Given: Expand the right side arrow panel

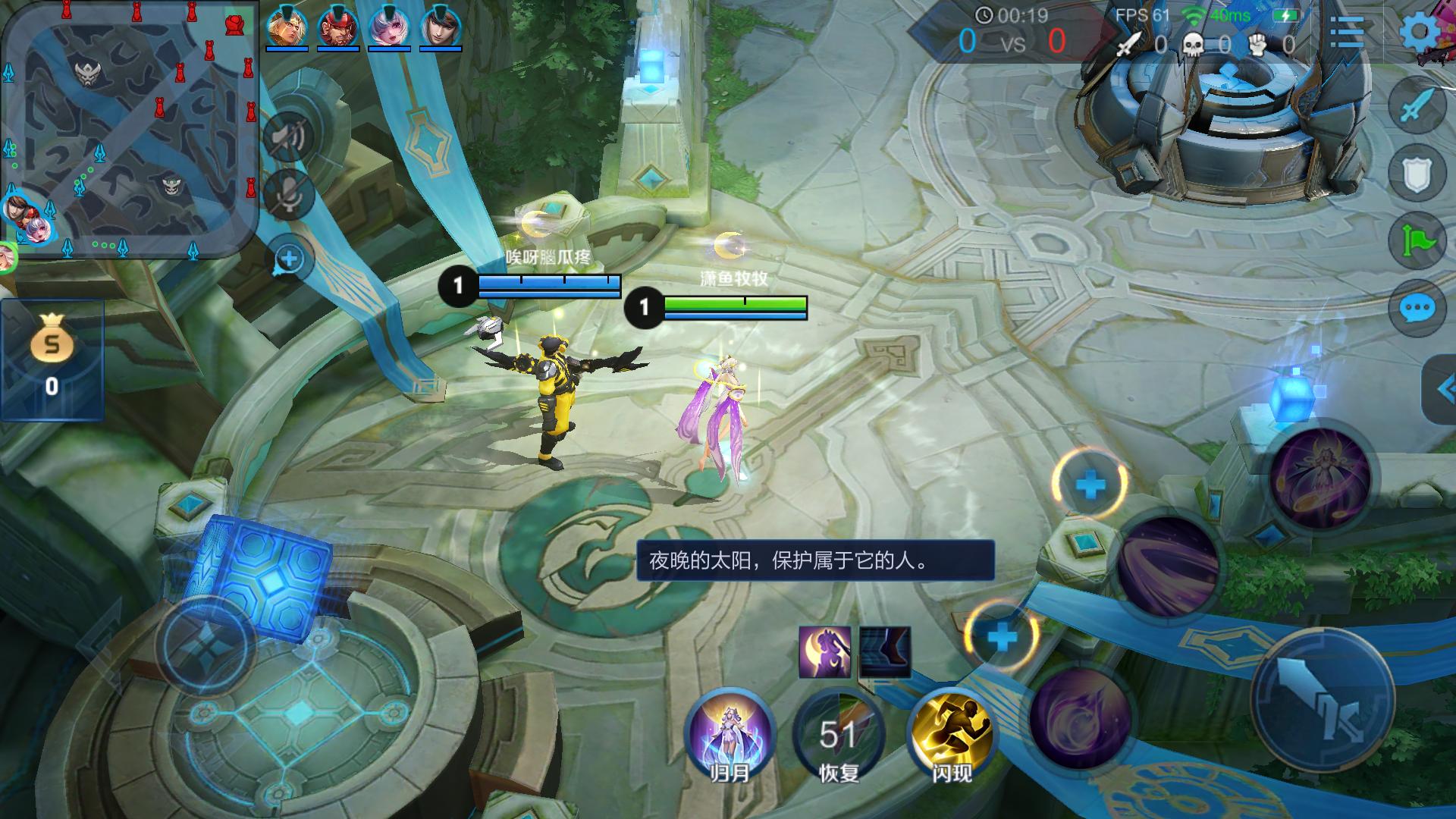Looking at the screenshot, I should [x=1442, y=390].
